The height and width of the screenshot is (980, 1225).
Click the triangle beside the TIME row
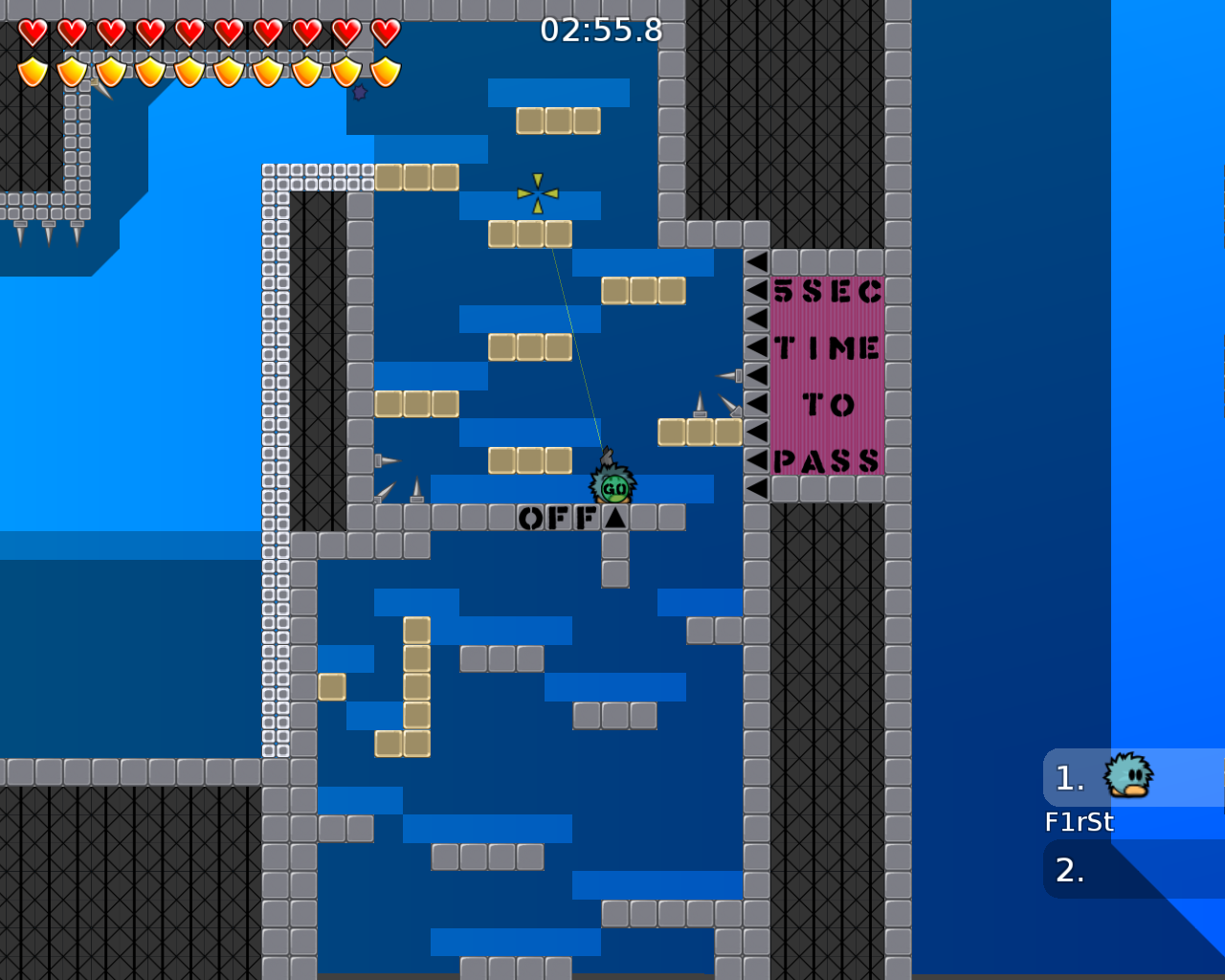[756, 346]
